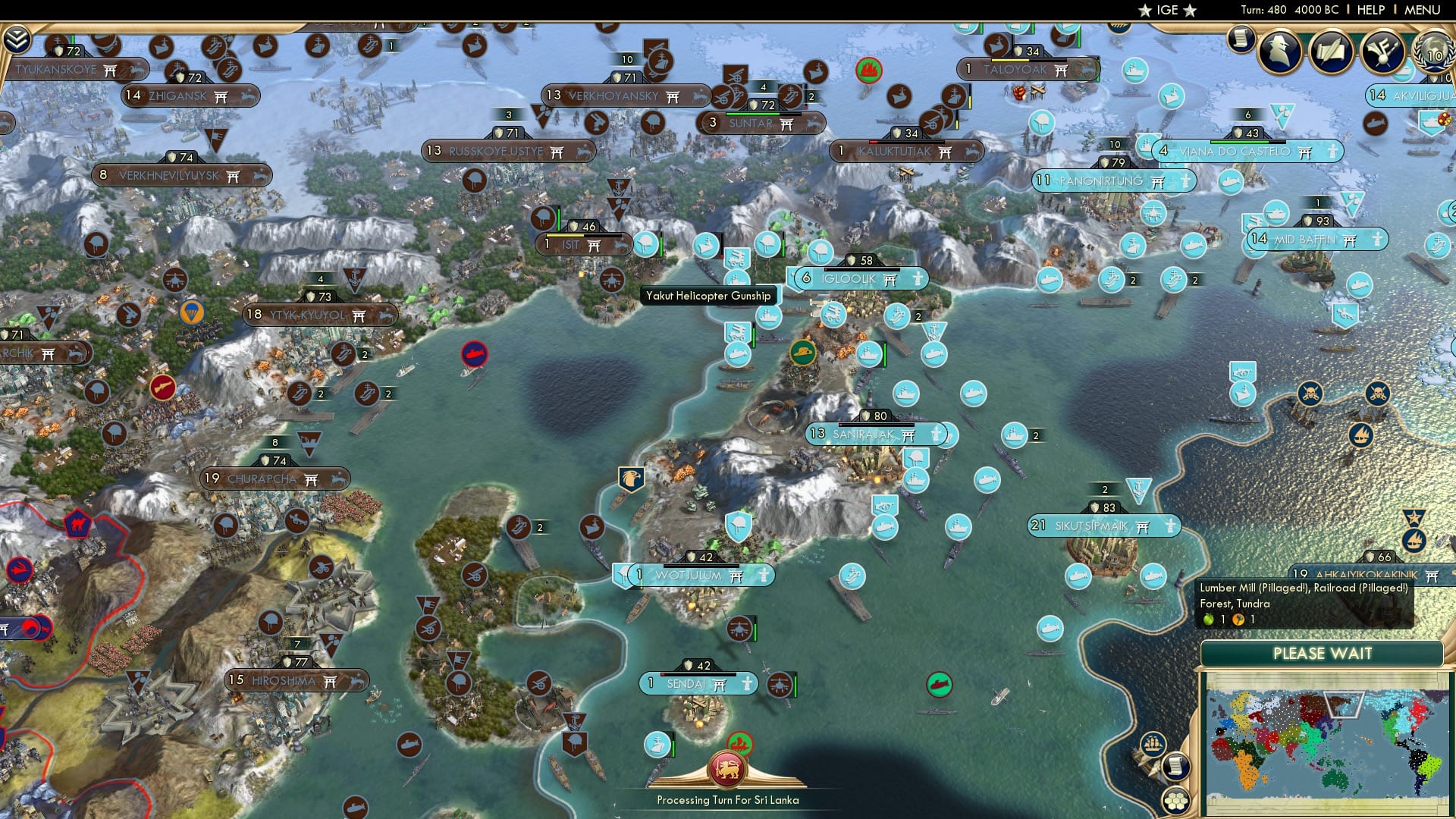Click the Igloolik city banner
The width and height of the screenshot is (1456, 819).
[861, 278]
